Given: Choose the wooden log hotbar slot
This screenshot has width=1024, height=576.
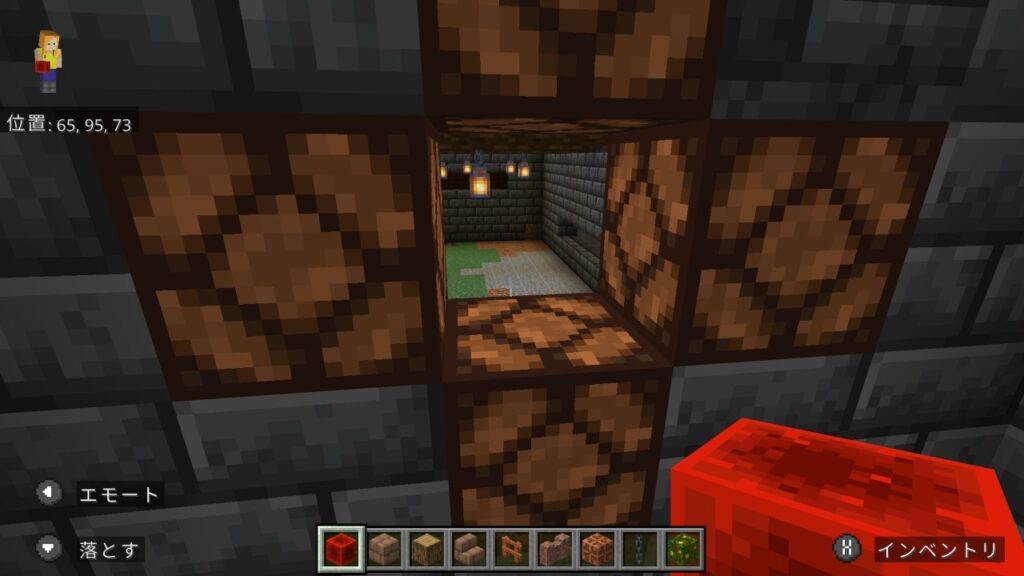Looking at the screenshot, I should (x=426, y=548).
